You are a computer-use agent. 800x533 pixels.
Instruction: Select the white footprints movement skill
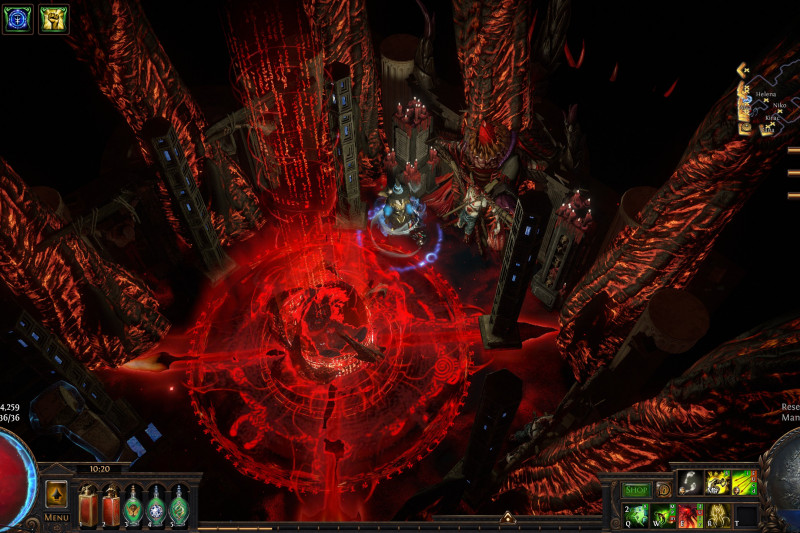click(690, 484)
